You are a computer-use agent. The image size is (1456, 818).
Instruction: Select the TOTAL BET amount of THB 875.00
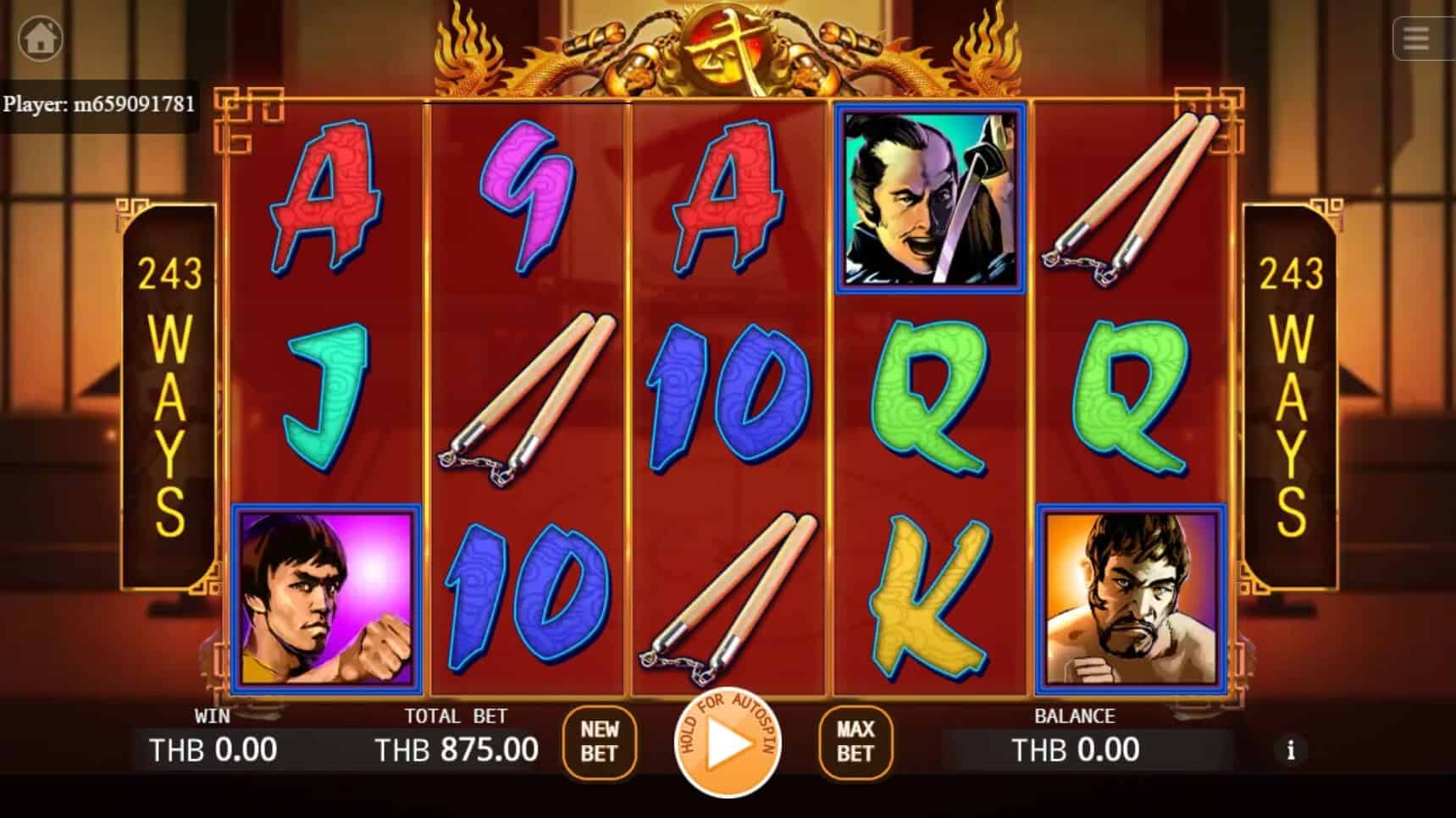coord(457,750)
